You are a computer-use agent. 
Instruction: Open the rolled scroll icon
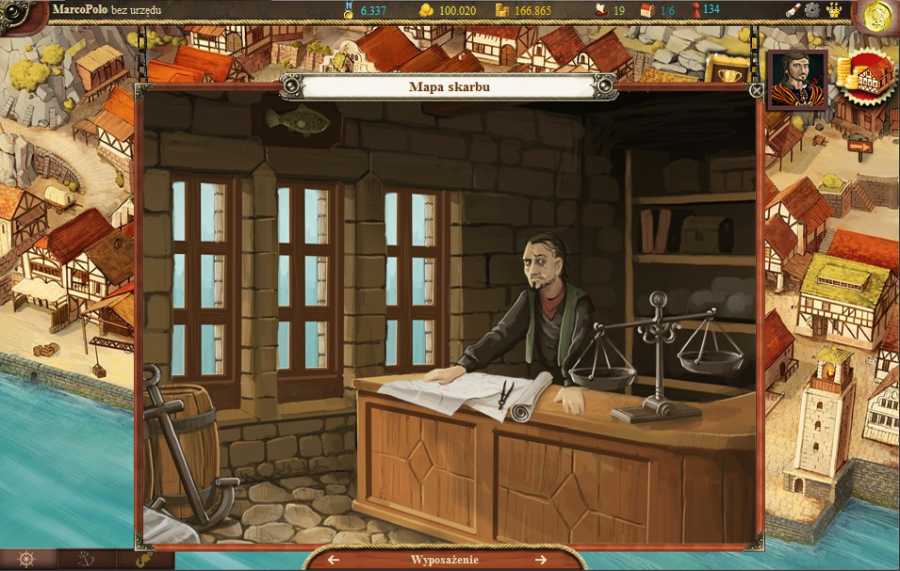(792, 10)
